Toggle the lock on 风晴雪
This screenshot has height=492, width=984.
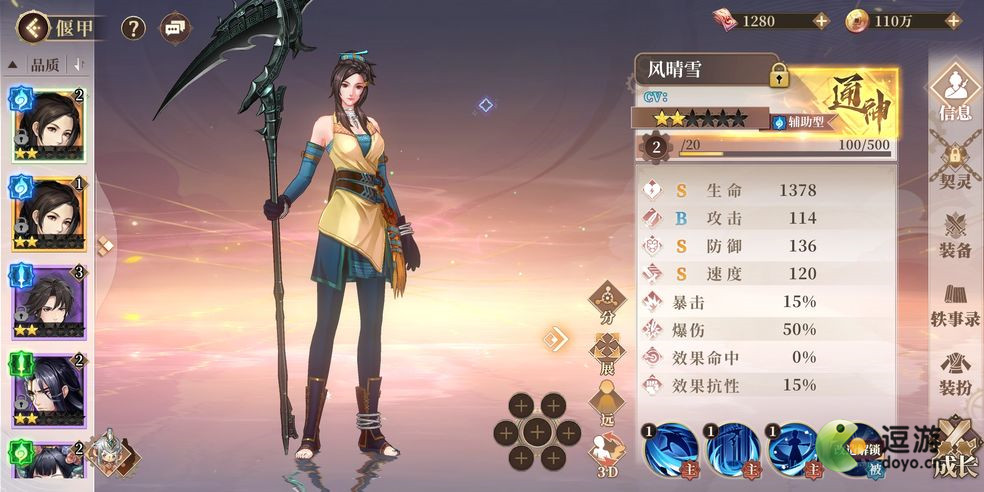pos(779,74)
